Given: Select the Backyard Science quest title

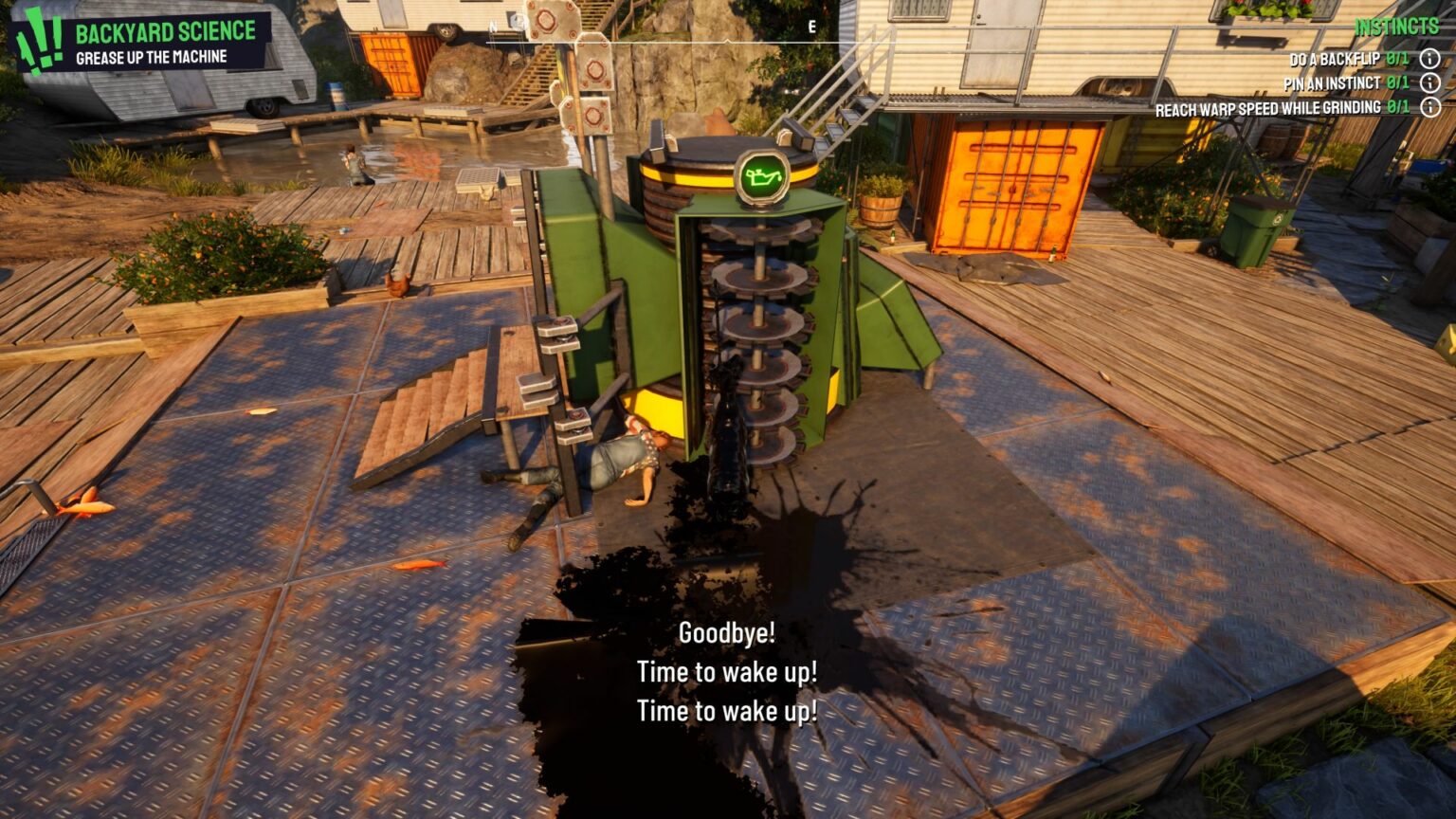Looking at the screenshot, I should [x=166, y=31].
